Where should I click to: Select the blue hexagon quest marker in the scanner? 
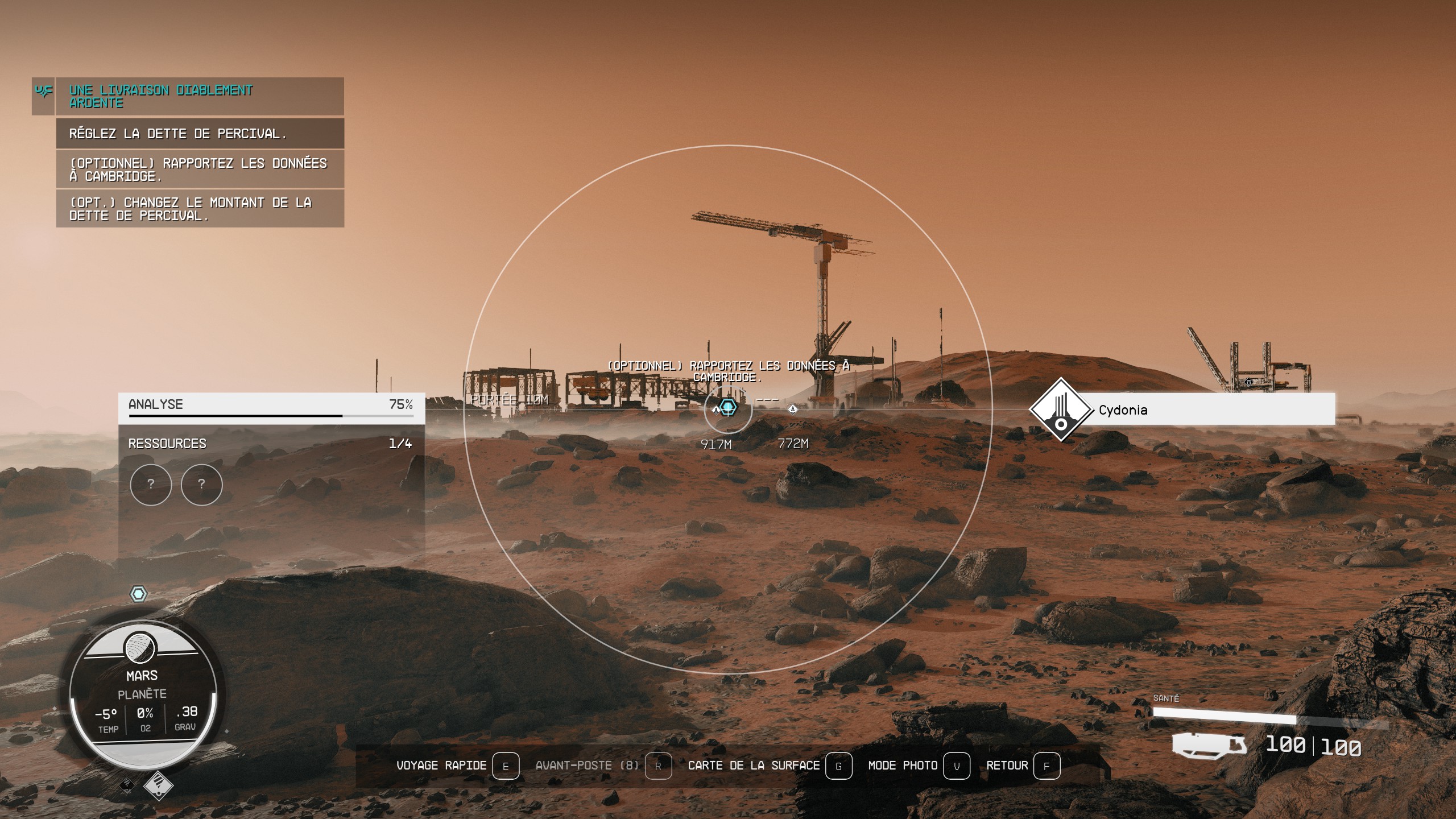click(729, 408)
